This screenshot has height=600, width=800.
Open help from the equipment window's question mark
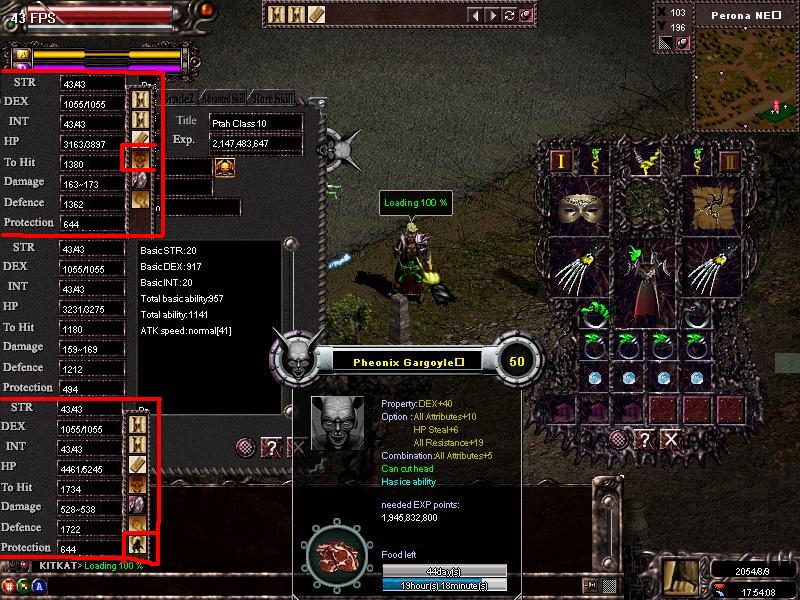646,439
